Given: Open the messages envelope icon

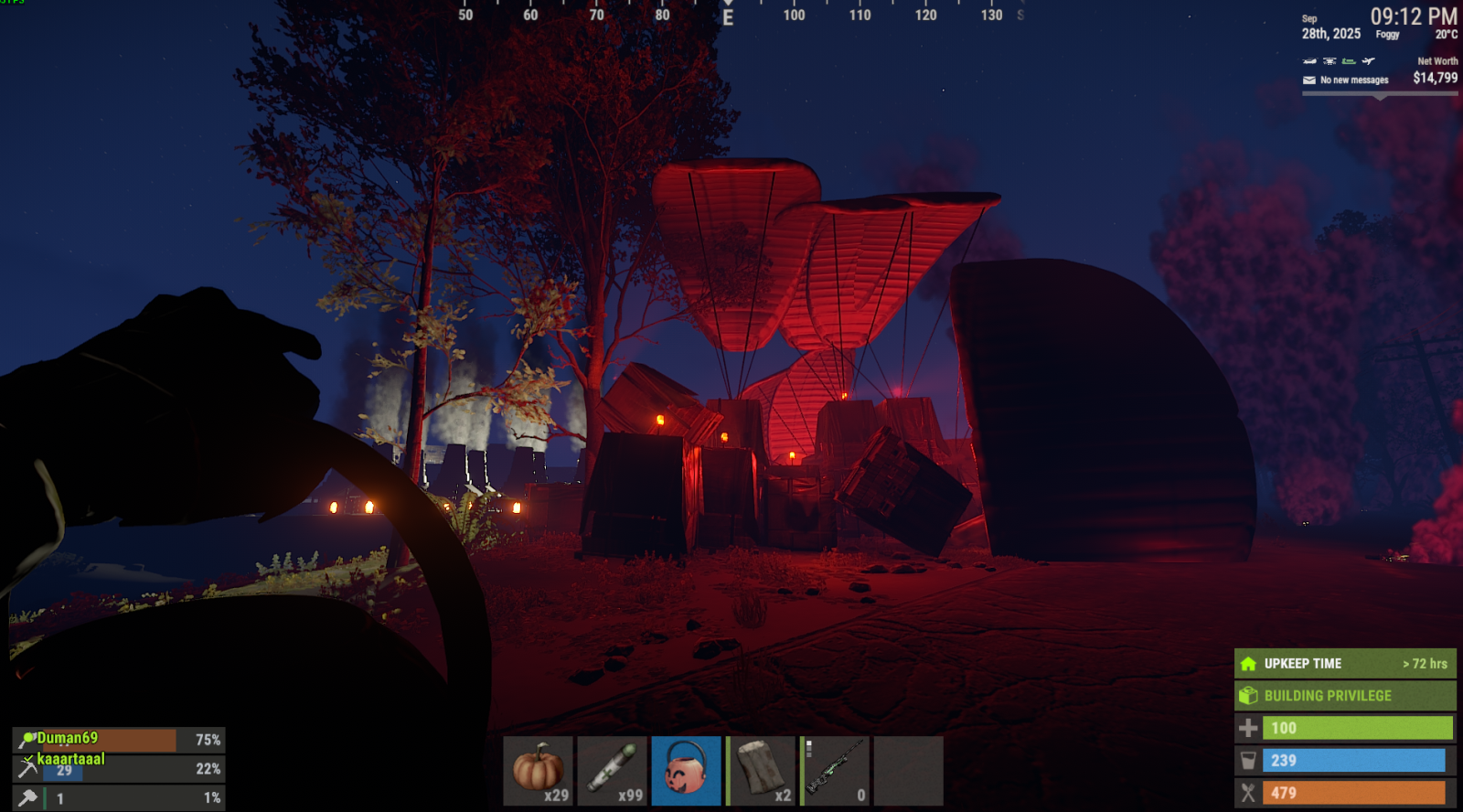Looking at the screenshot, I should pos(1308,80).
